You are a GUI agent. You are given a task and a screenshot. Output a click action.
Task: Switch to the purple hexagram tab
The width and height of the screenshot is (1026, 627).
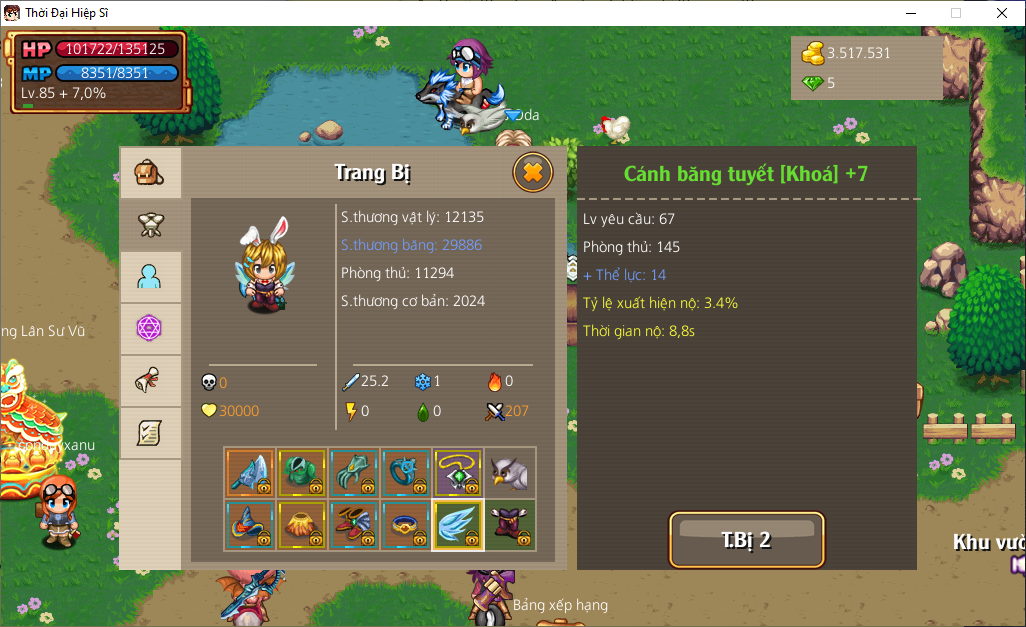click(150, 329)
